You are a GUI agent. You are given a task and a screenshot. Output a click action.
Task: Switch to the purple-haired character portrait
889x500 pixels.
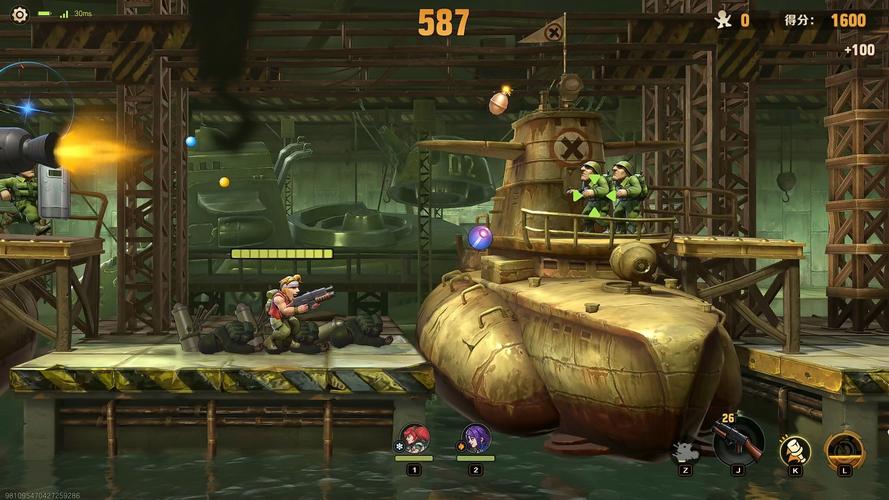[475, 439]
